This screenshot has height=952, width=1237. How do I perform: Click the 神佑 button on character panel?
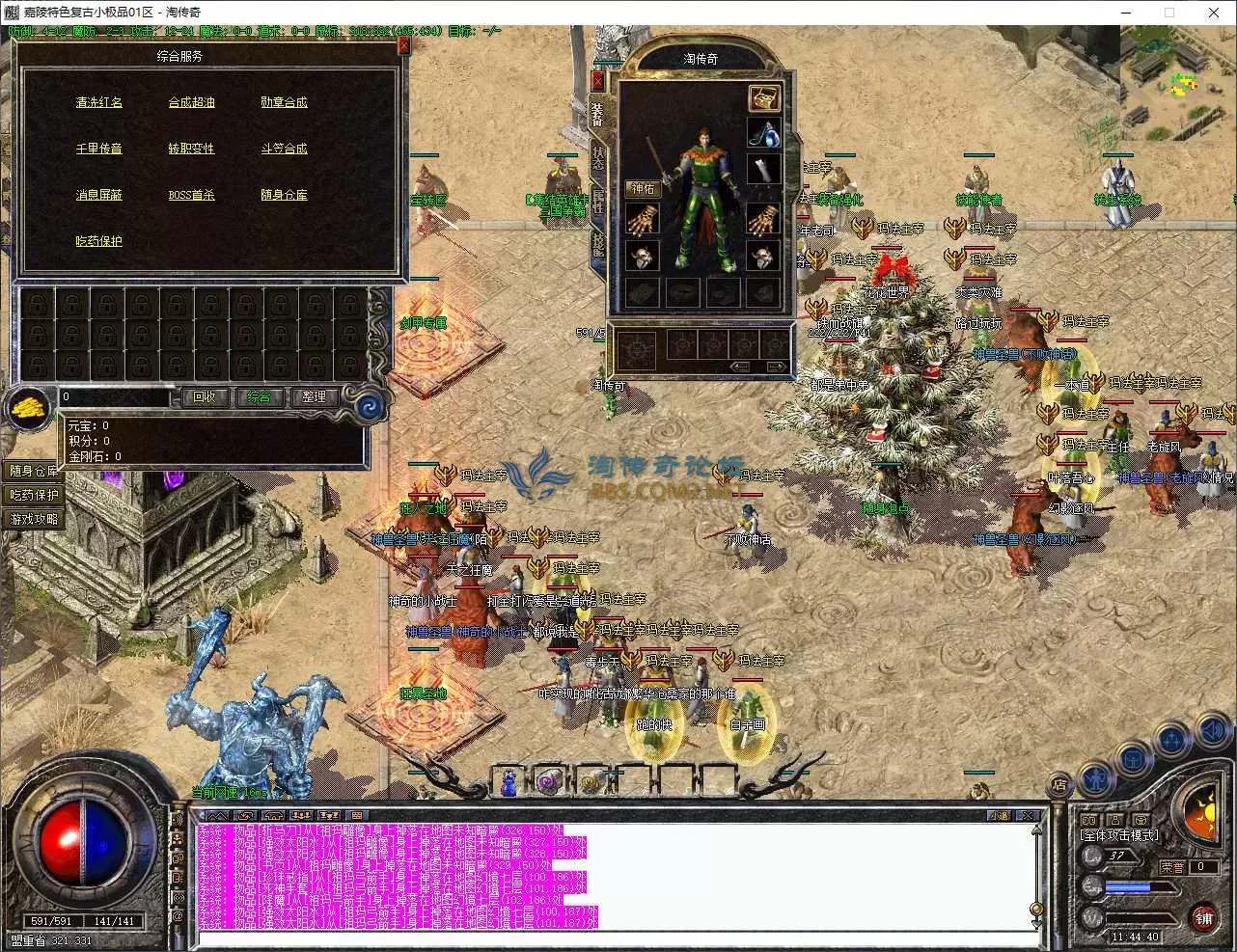tap(643, 189)
